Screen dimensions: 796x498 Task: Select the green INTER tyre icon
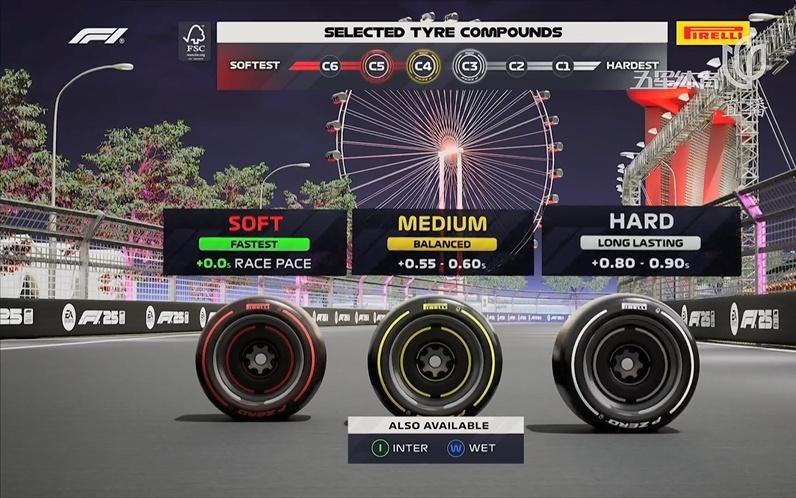pyautogui.click(x=380, y=448)
